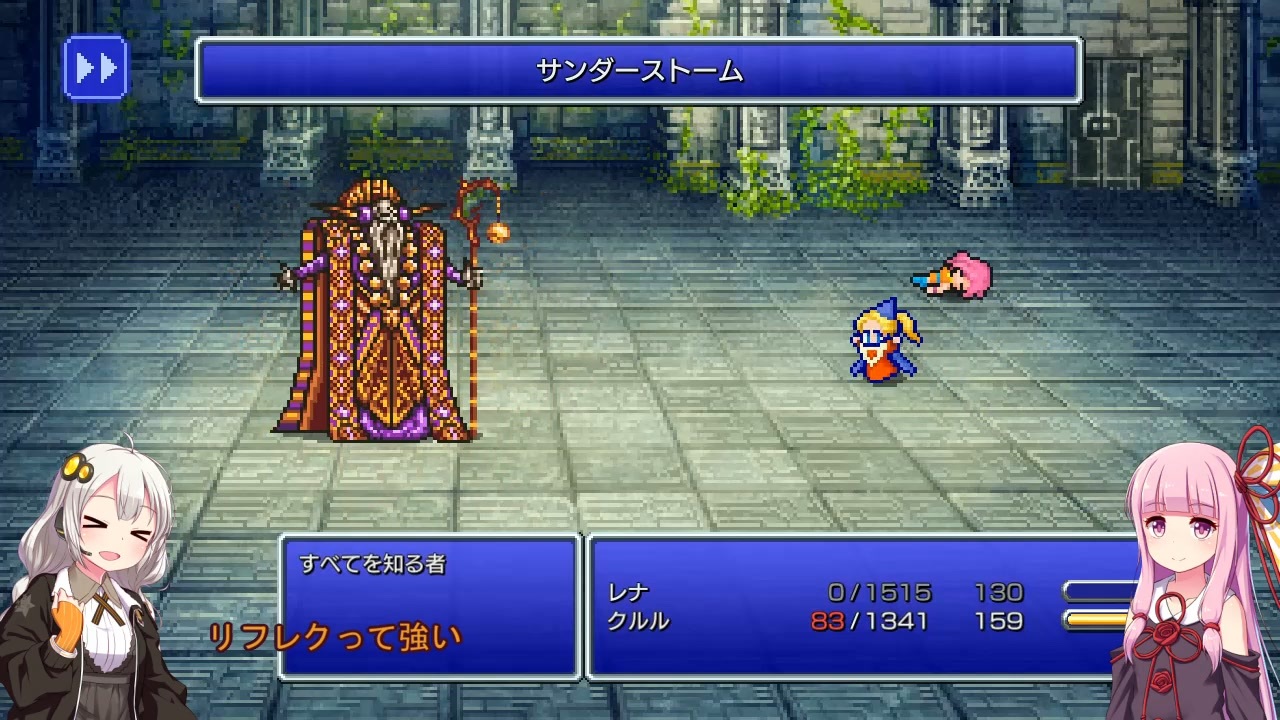This screenshot has height=720, width=1280.
Task: Enable the double-arrow speed-up toggle
Action: tap(96, 70)
